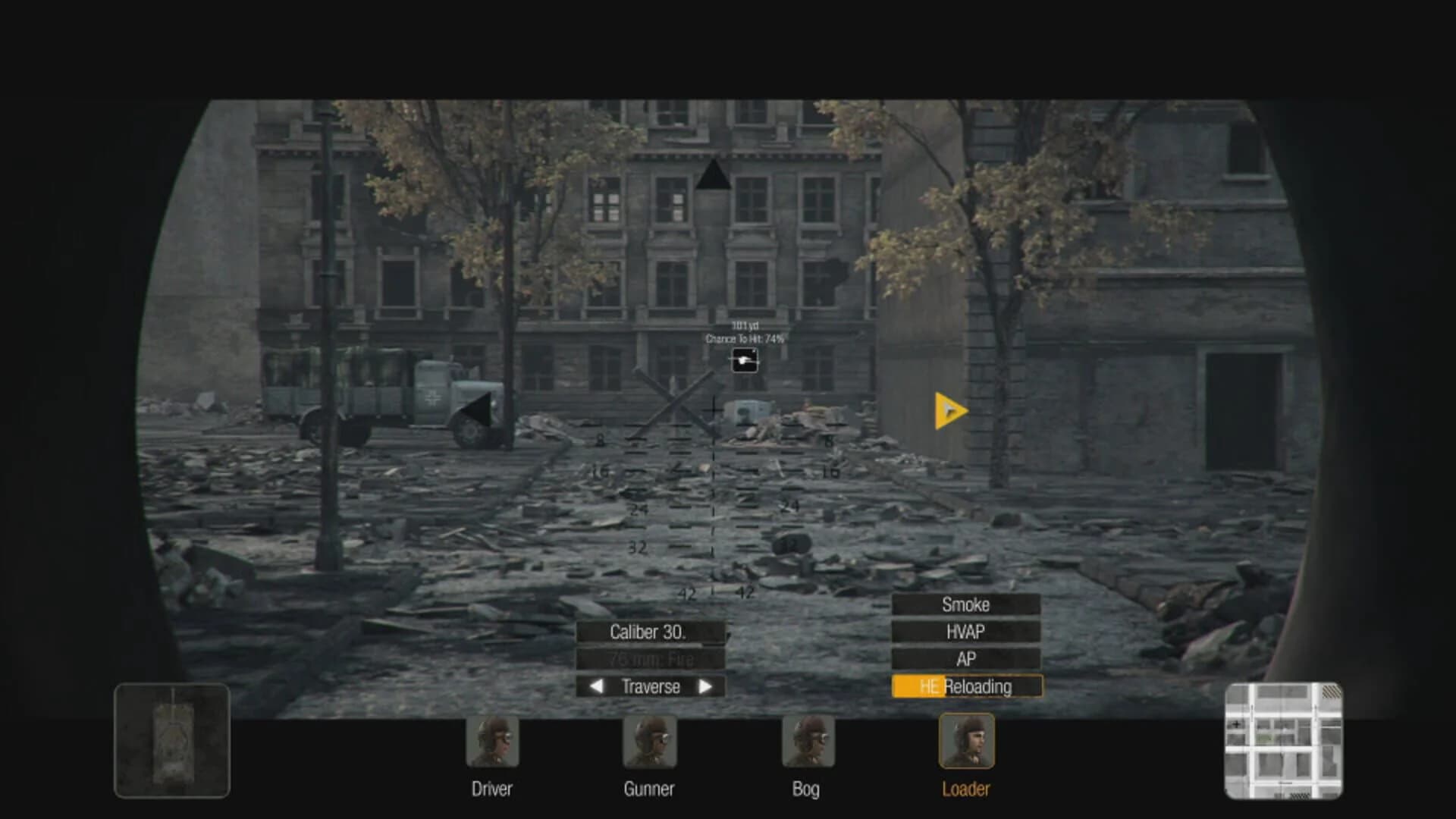Select the Bog crew portrait
1456x819 pixels.
(x=808, y=742)
